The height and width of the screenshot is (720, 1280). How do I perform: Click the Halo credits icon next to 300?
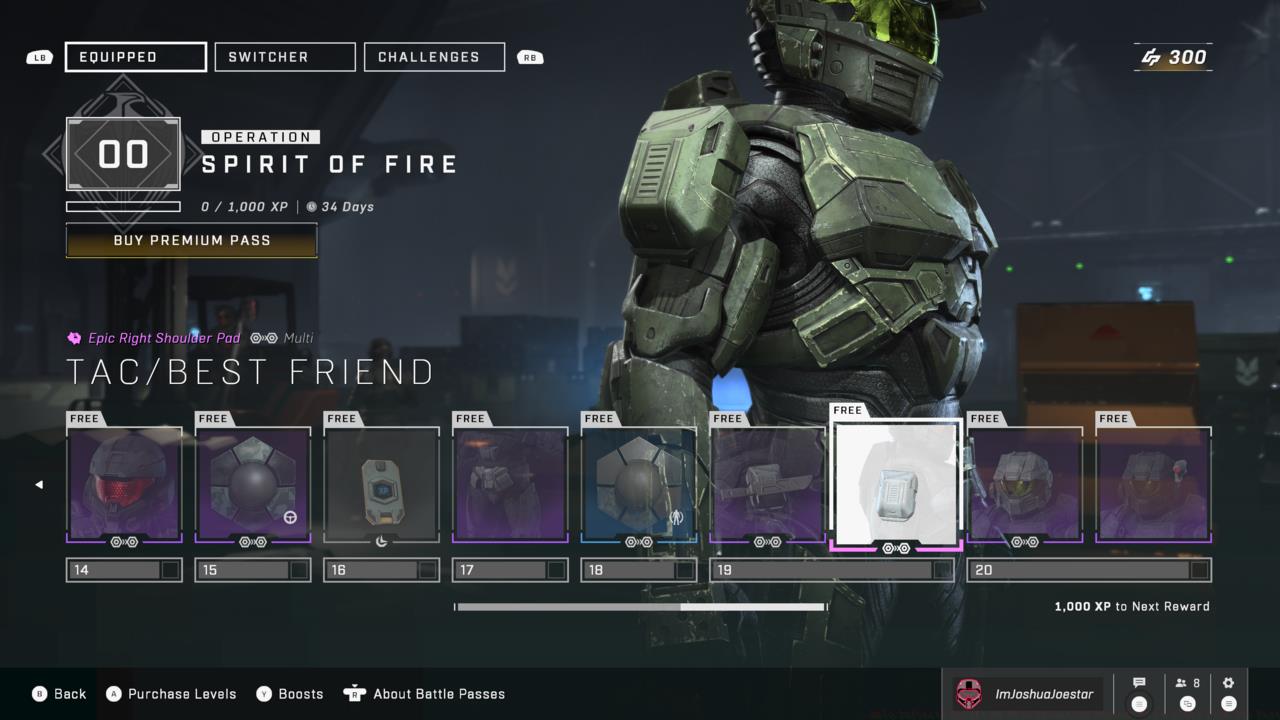(1151, 57)
